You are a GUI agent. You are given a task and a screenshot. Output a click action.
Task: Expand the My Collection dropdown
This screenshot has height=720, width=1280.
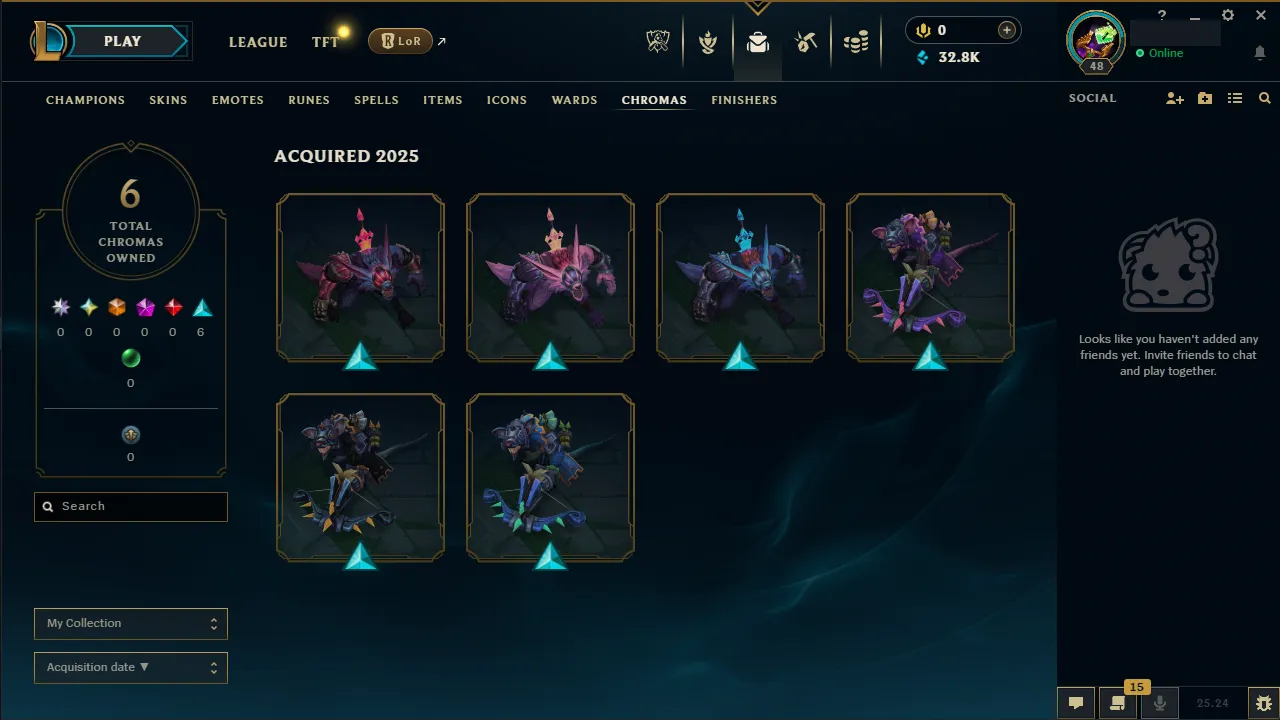(x=131, y=623)
